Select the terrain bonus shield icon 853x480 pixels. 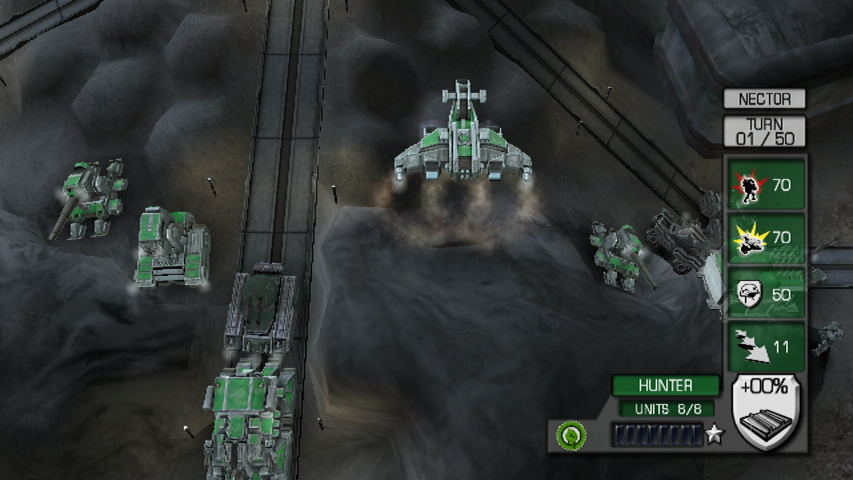767,412
